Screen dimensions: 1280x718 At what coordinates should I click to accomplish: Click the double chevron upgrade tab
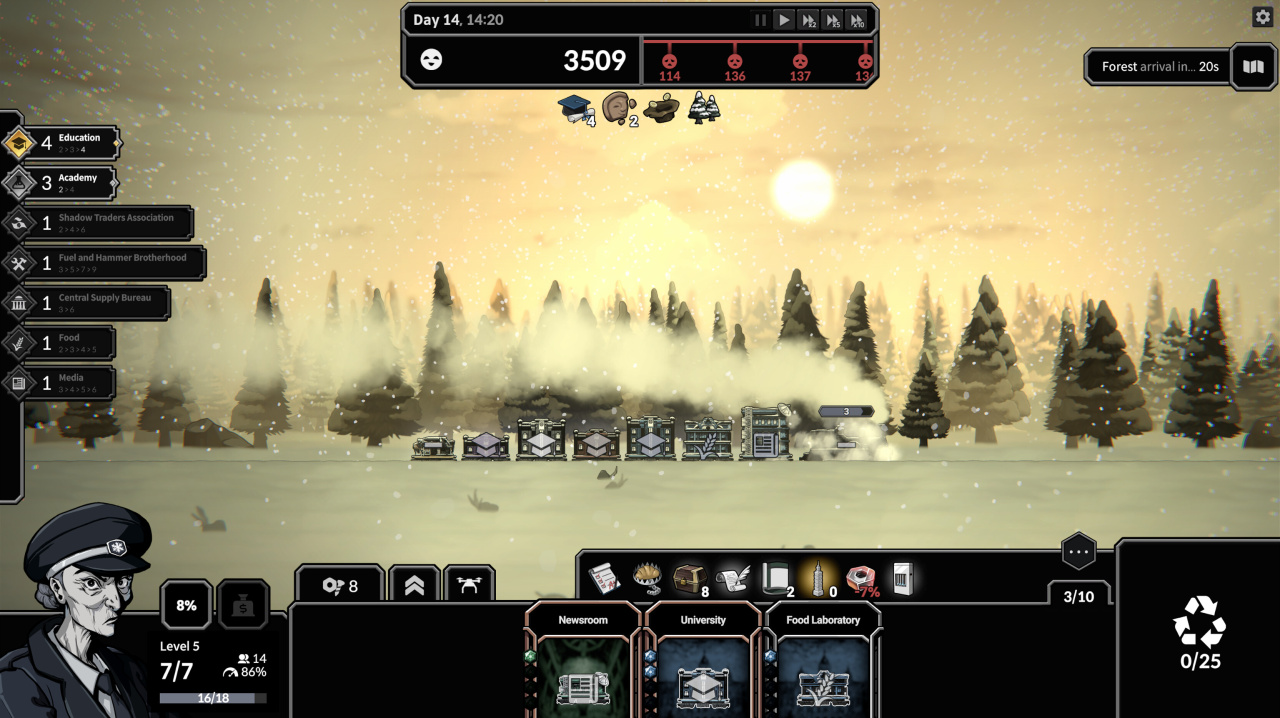(x=414, y=587)
